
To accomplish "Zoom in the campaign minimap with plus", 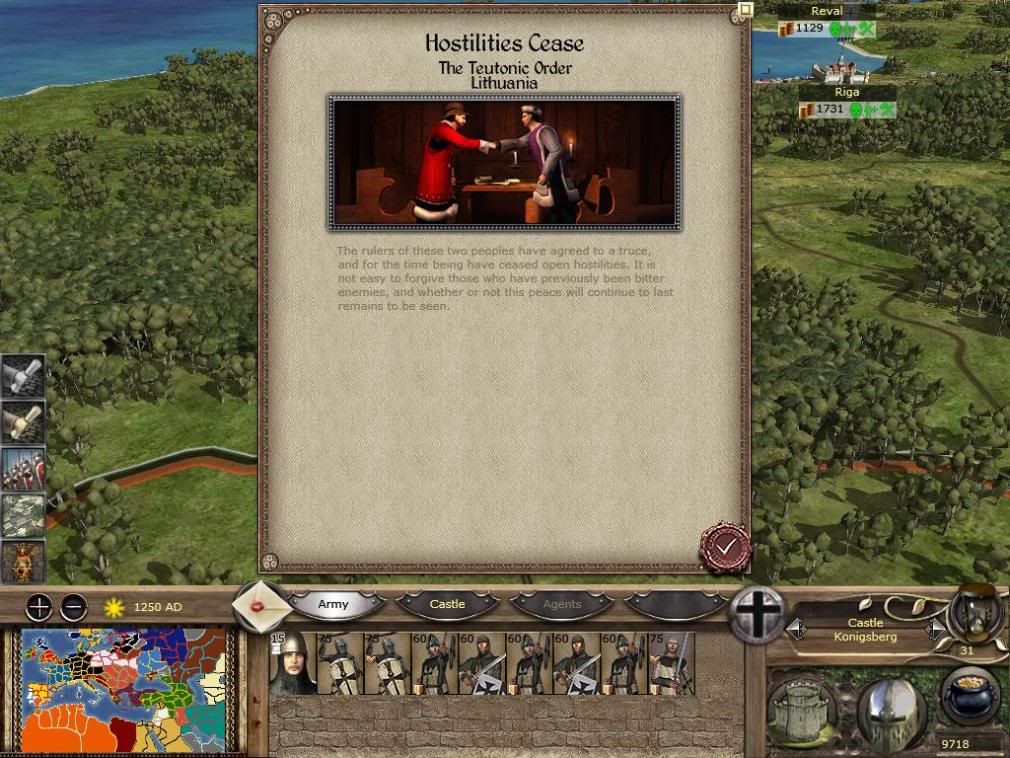I will [38, 607].
